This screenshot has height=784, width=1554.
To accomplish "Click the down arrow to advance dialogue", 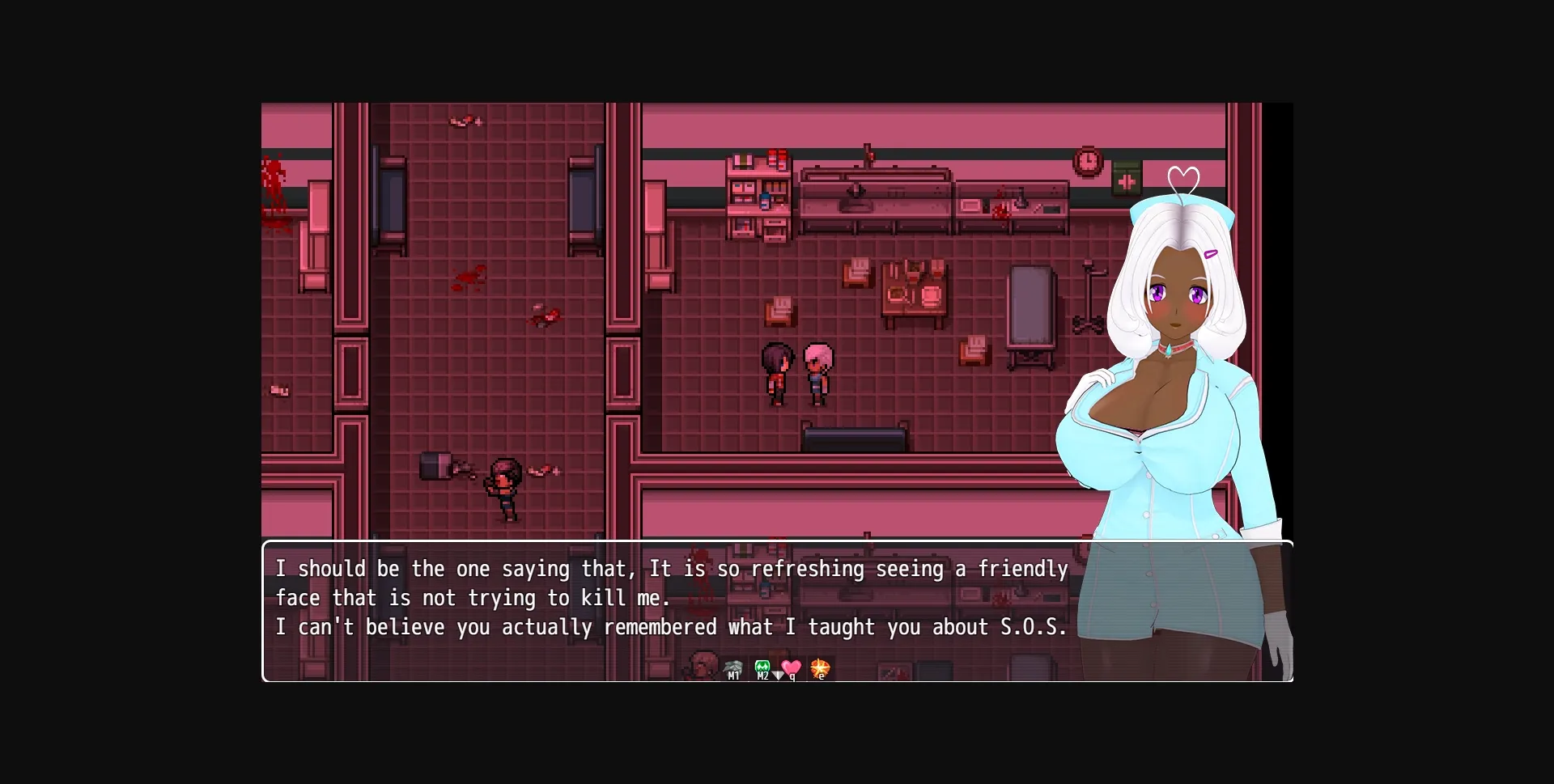I will click(x=779, y=676).
